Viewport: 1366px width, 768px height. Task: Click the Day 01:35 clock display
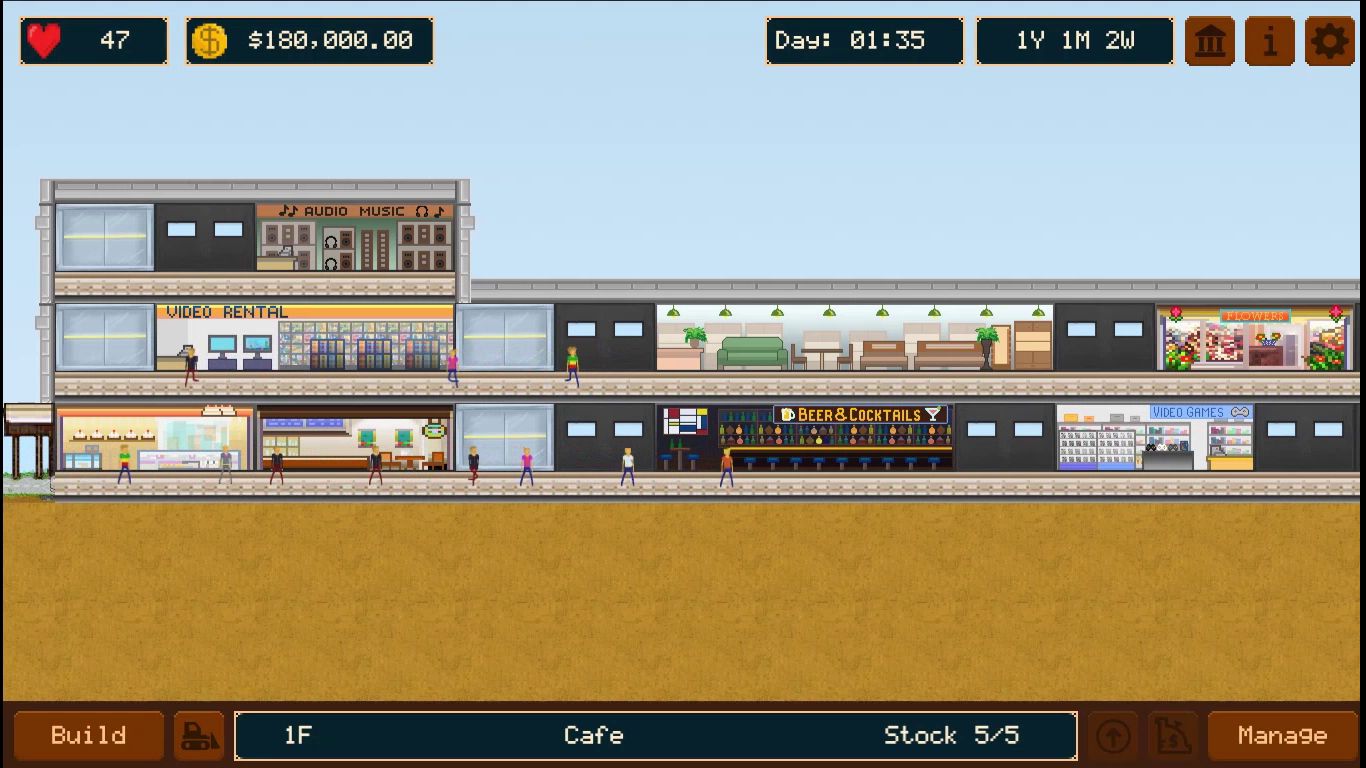pyautogui.click(x=864, y=41)
